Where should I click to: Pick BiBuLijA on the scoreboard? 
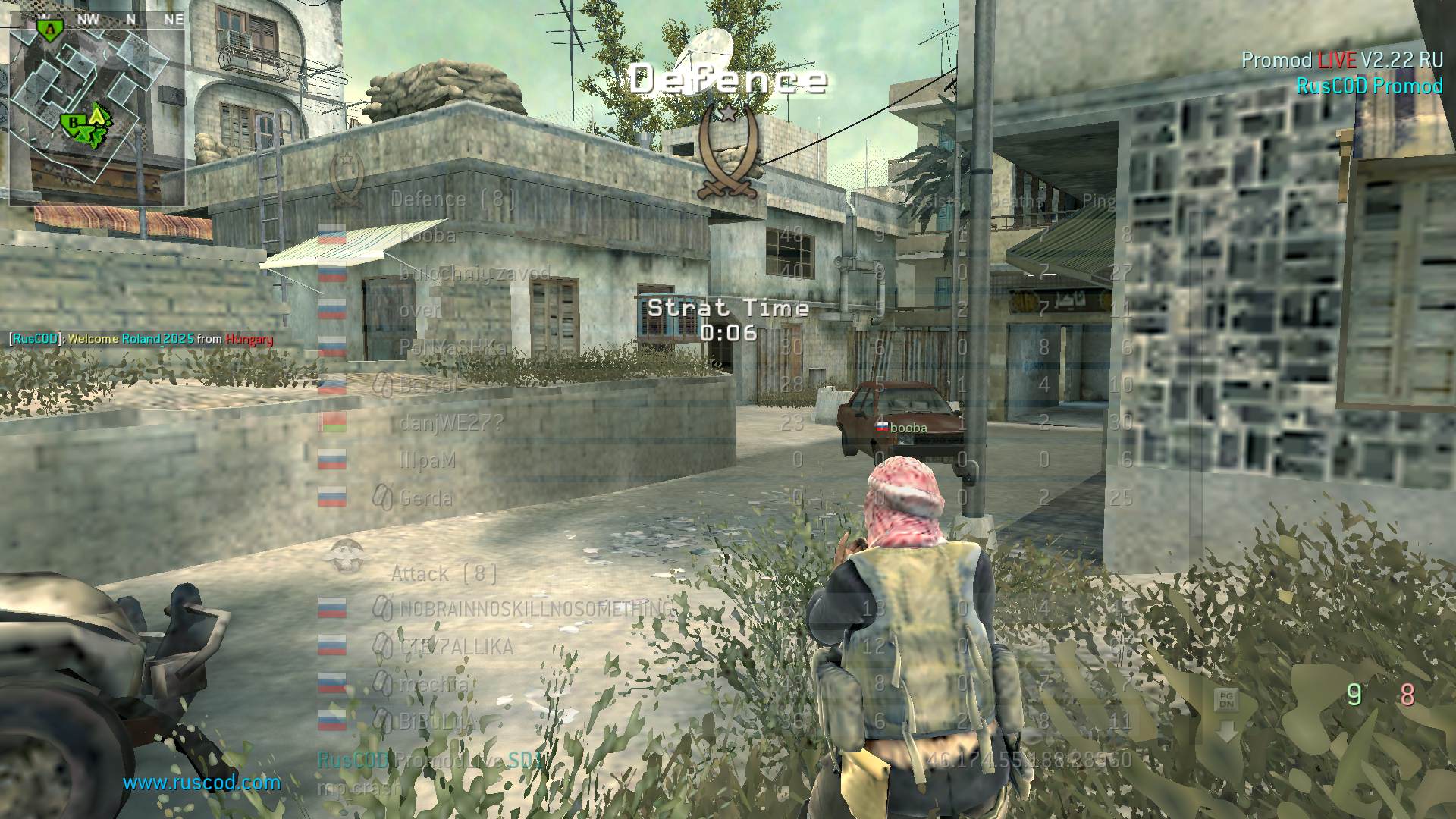(438, 721)
